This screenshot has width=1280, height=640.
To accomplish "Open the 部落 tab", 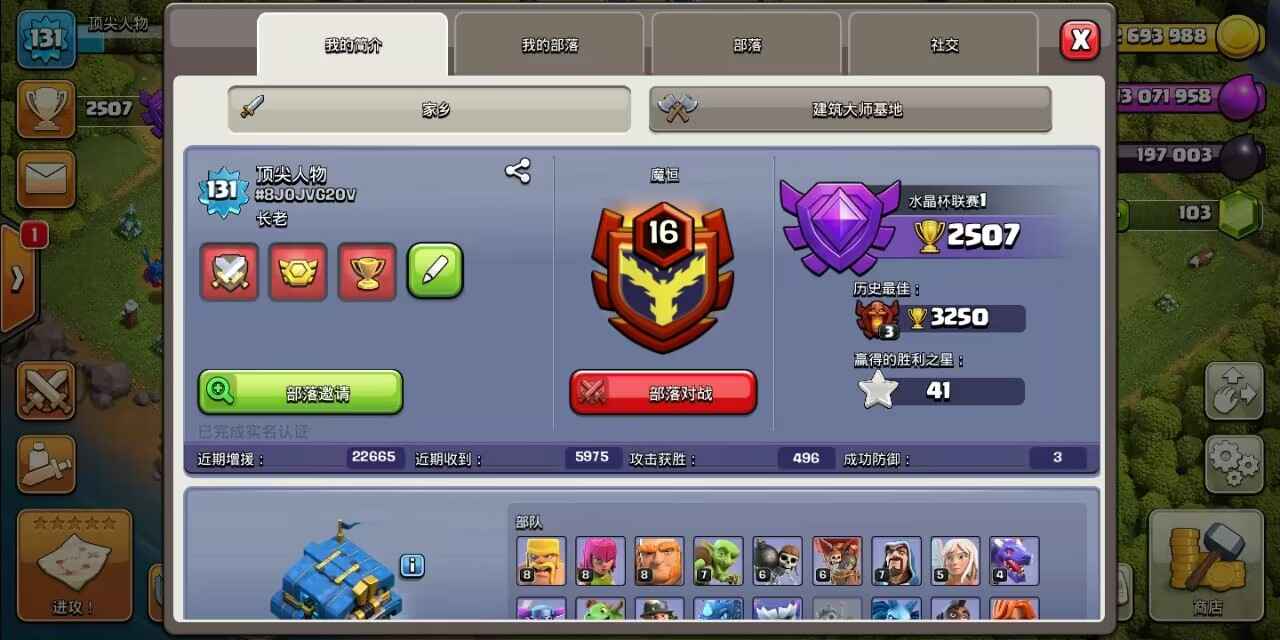I will tap(747, 45).
